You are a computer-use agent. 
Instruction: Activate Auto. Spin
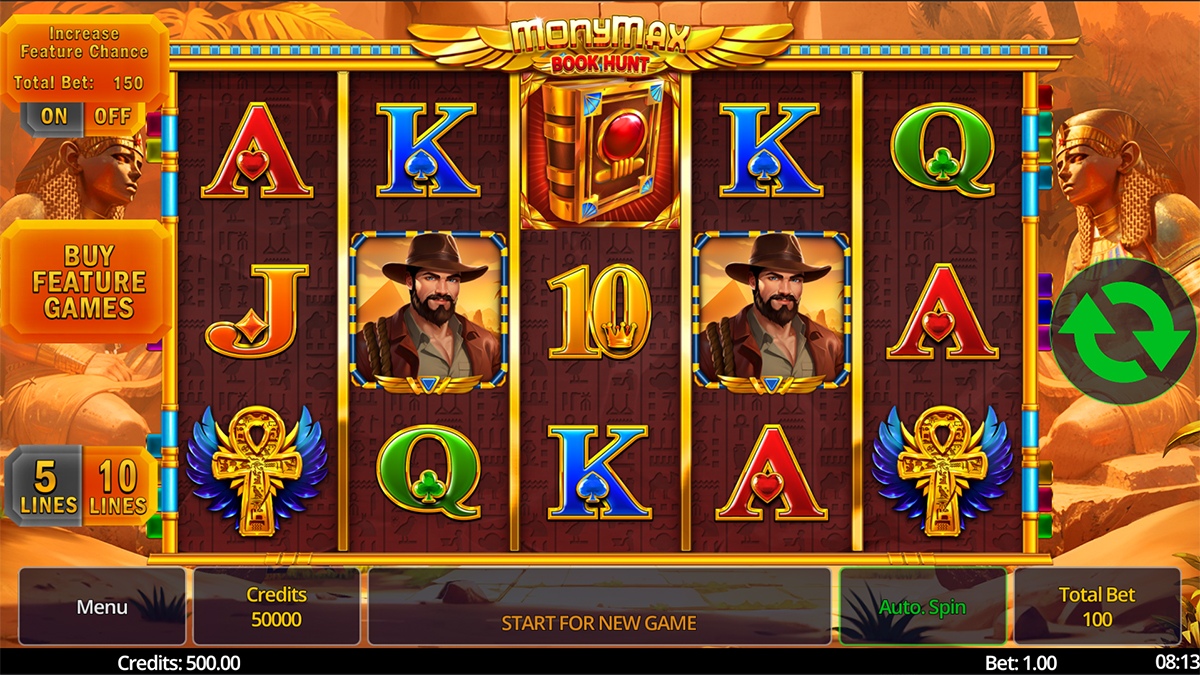tap(922, 607)
